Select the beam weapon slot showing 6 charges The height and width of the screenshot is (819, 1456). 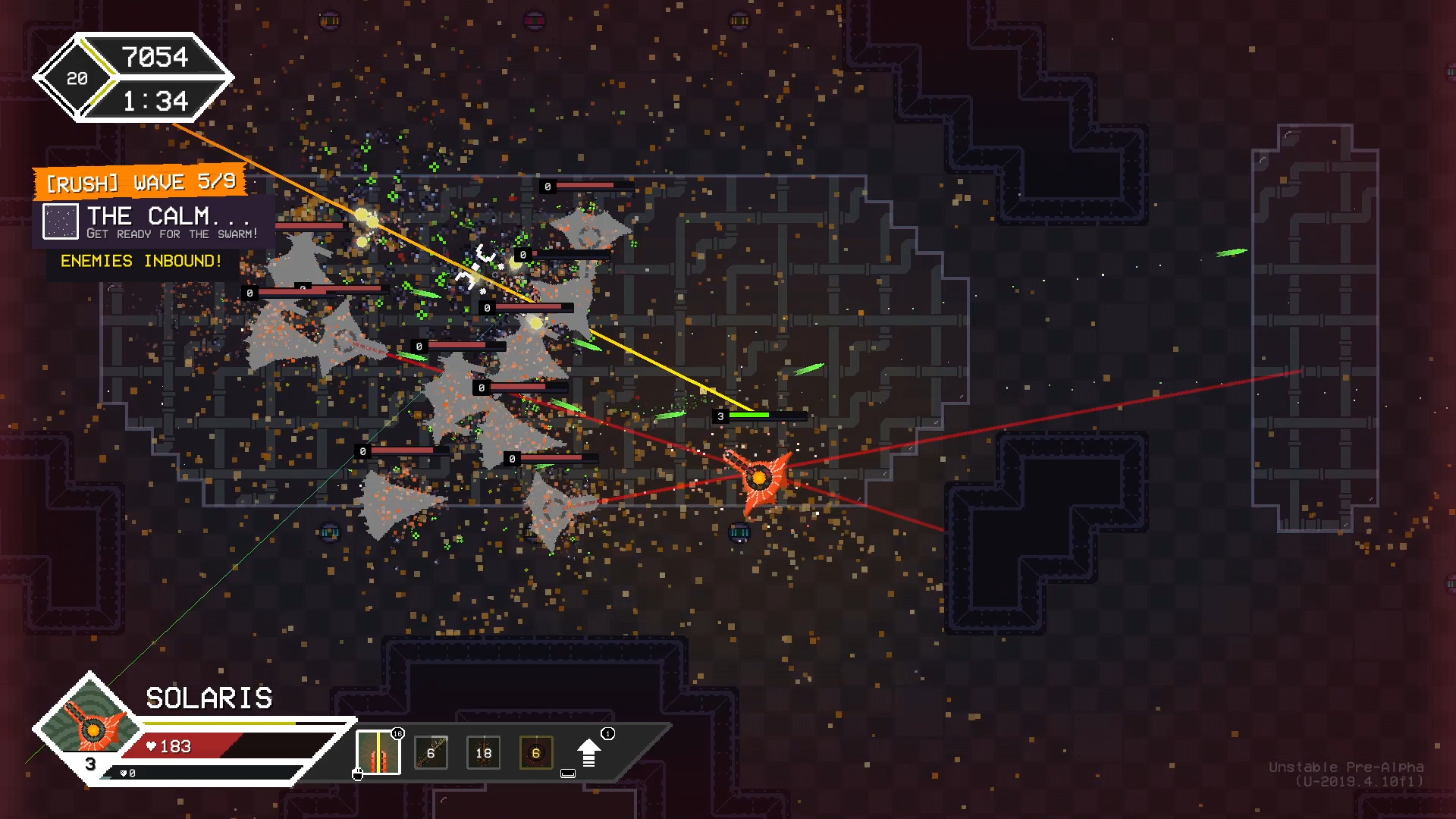(x=431, y=754)
